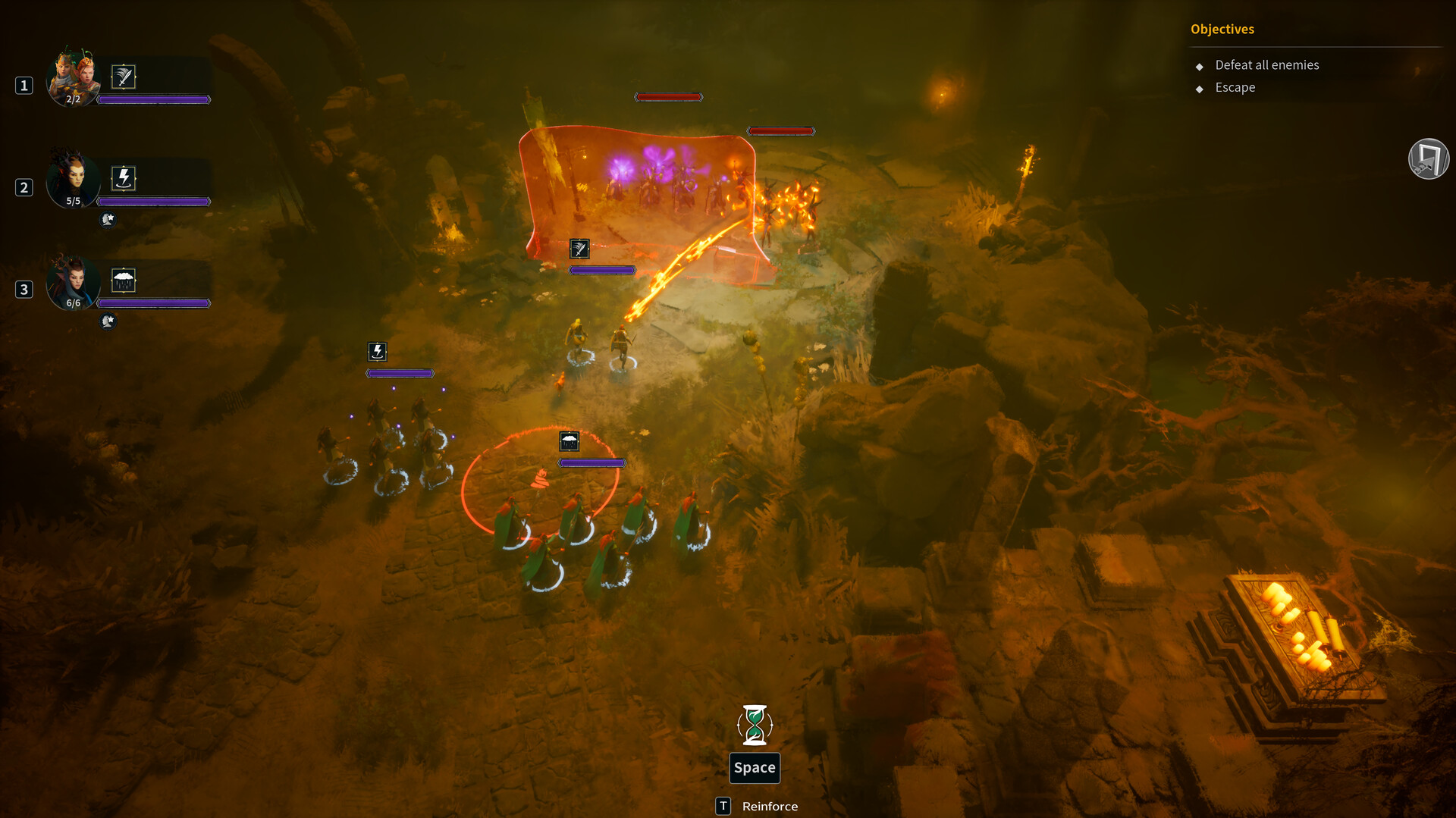Click the '1' hotkey indicator beside first portrait
Image resolution: width=1456 pixels, height=818 pixels.
(23, 86)
